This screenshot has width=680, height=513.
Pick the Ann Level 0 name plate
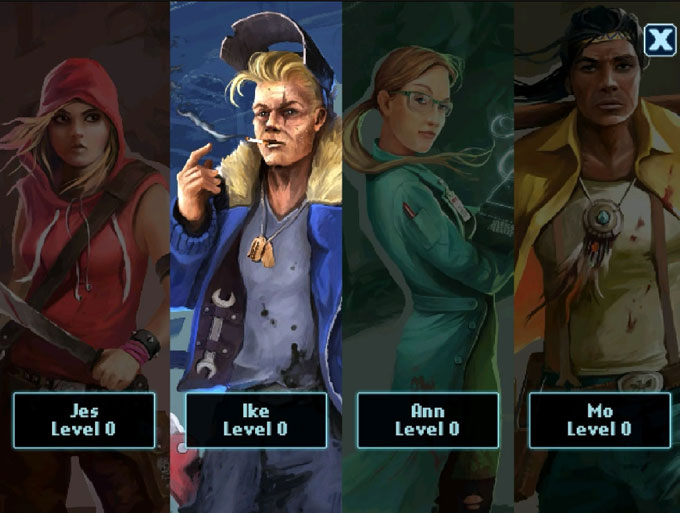point(427,419)
